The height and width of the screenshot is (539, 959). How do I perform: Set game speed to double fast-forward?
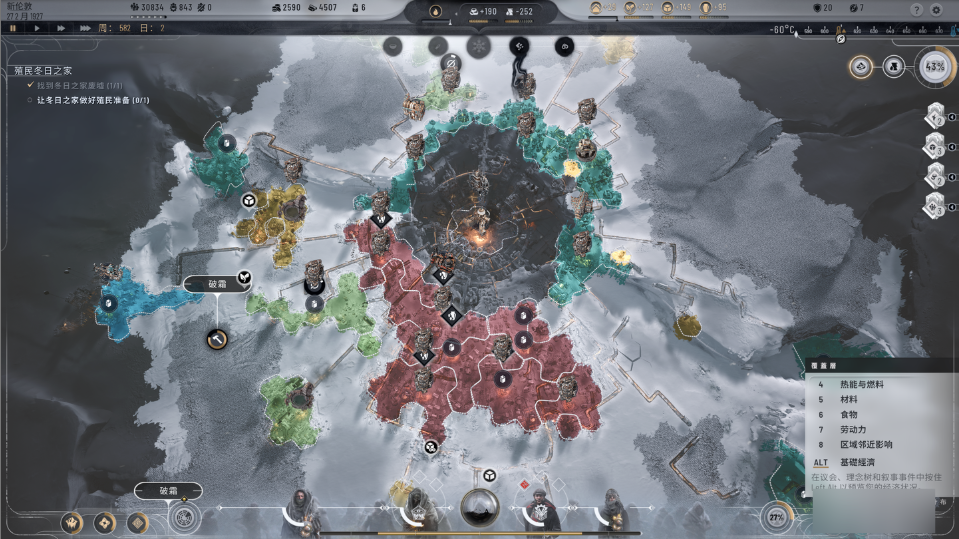[x=61, y=28]
